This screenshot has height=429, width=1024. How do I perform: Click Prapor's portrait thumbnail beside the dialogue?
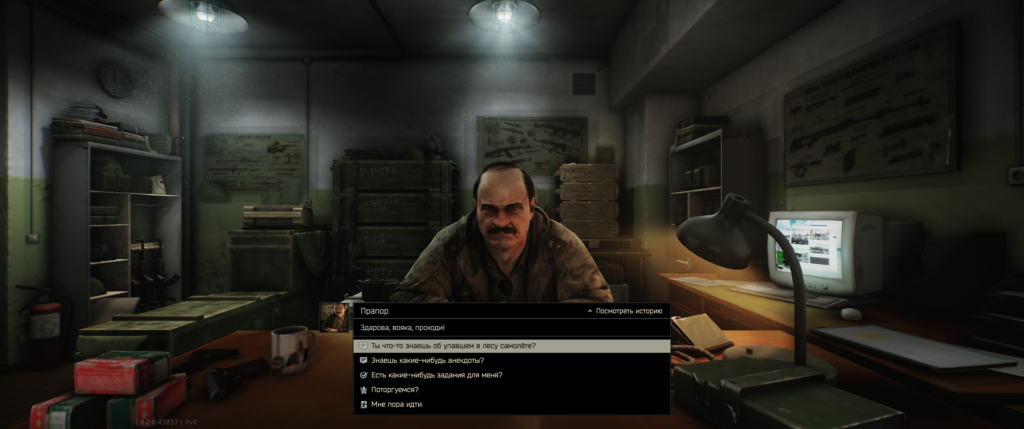click(x=334, y=317)
